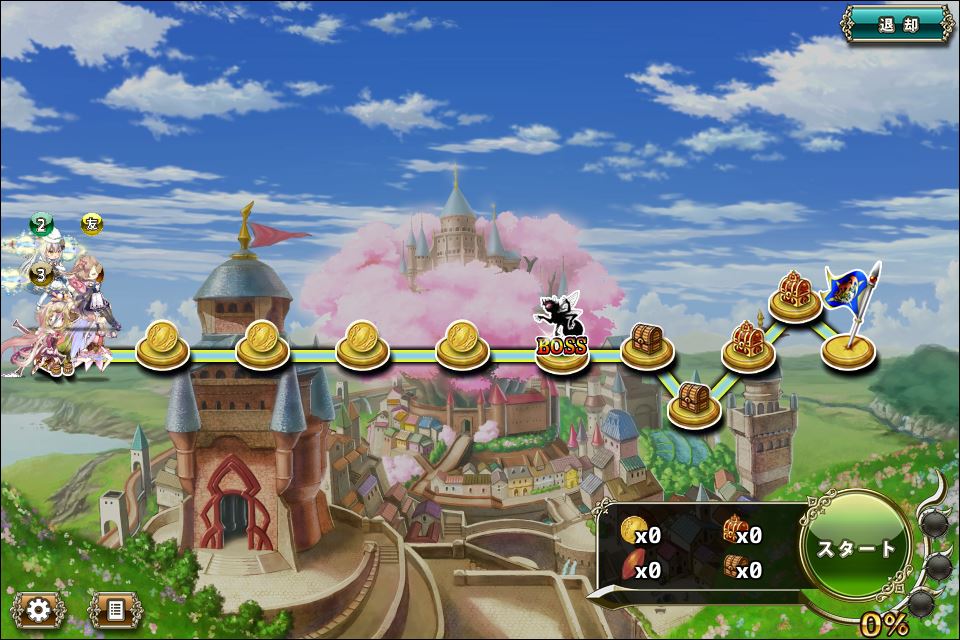
Task: Select the BOSS stage node
Action: [x=562, y=346]
